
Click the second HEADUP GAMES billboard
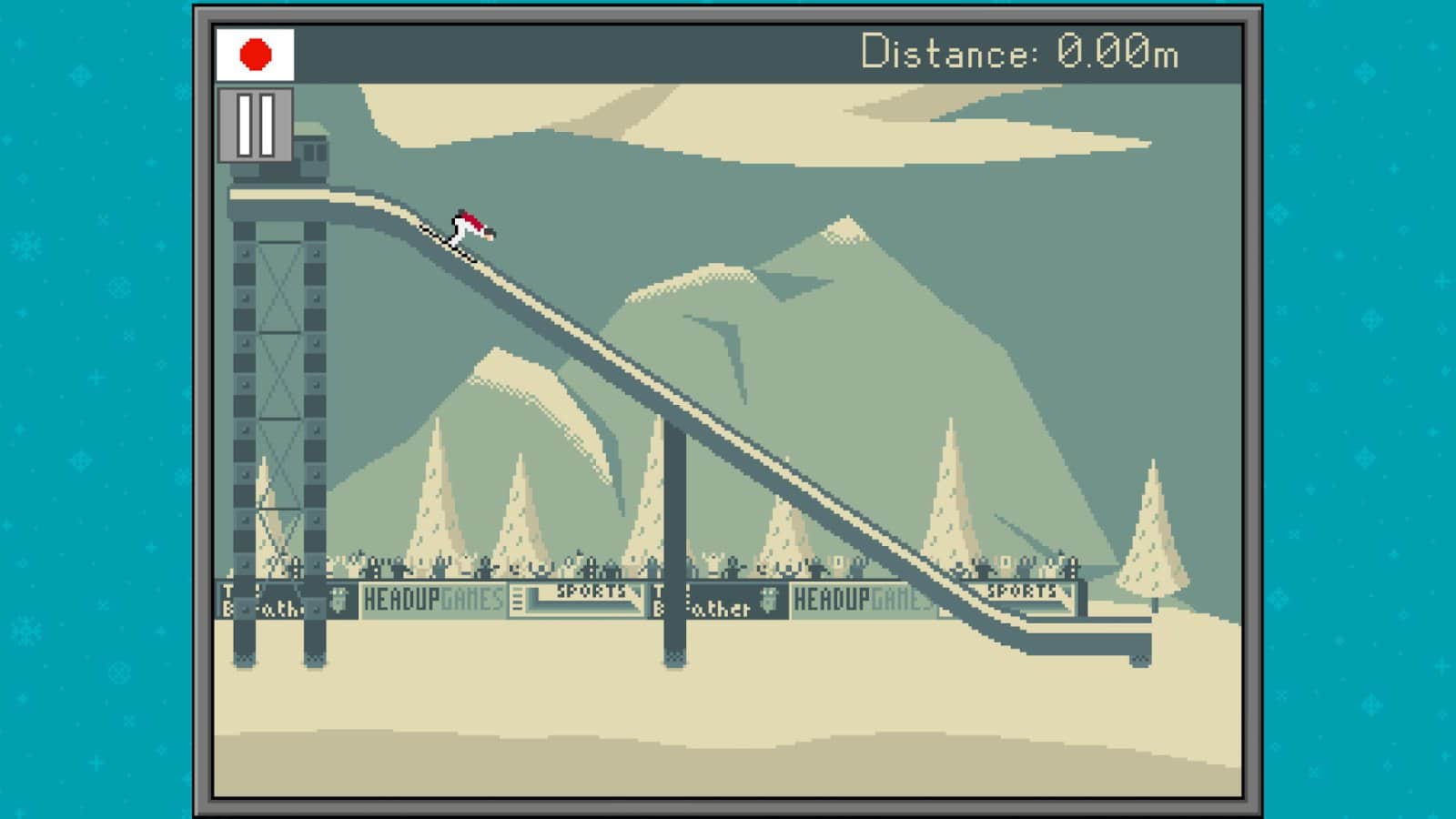pos(860,599)
